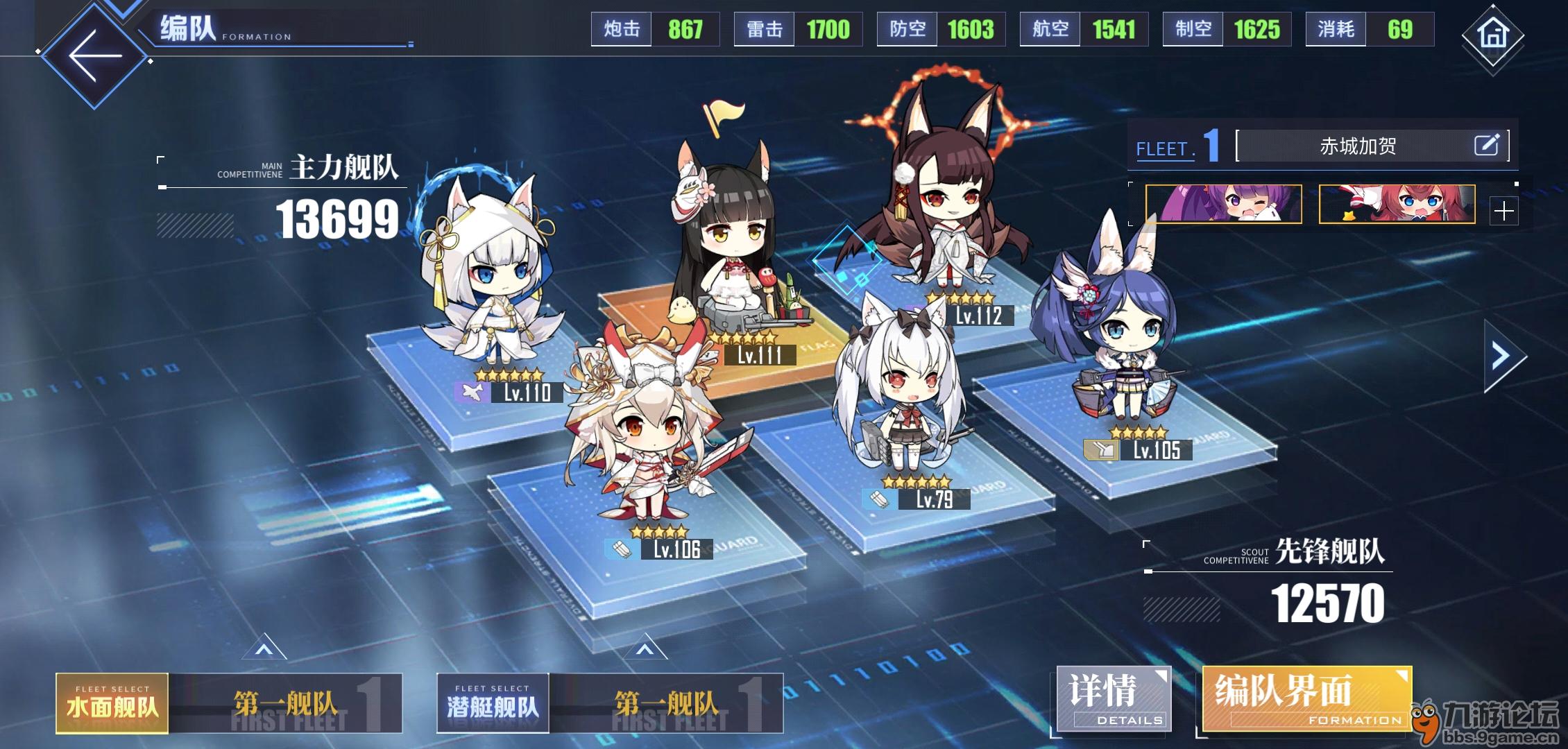
Task: Click the 消耗 consumption stat icon
Action: (1336, 29)
